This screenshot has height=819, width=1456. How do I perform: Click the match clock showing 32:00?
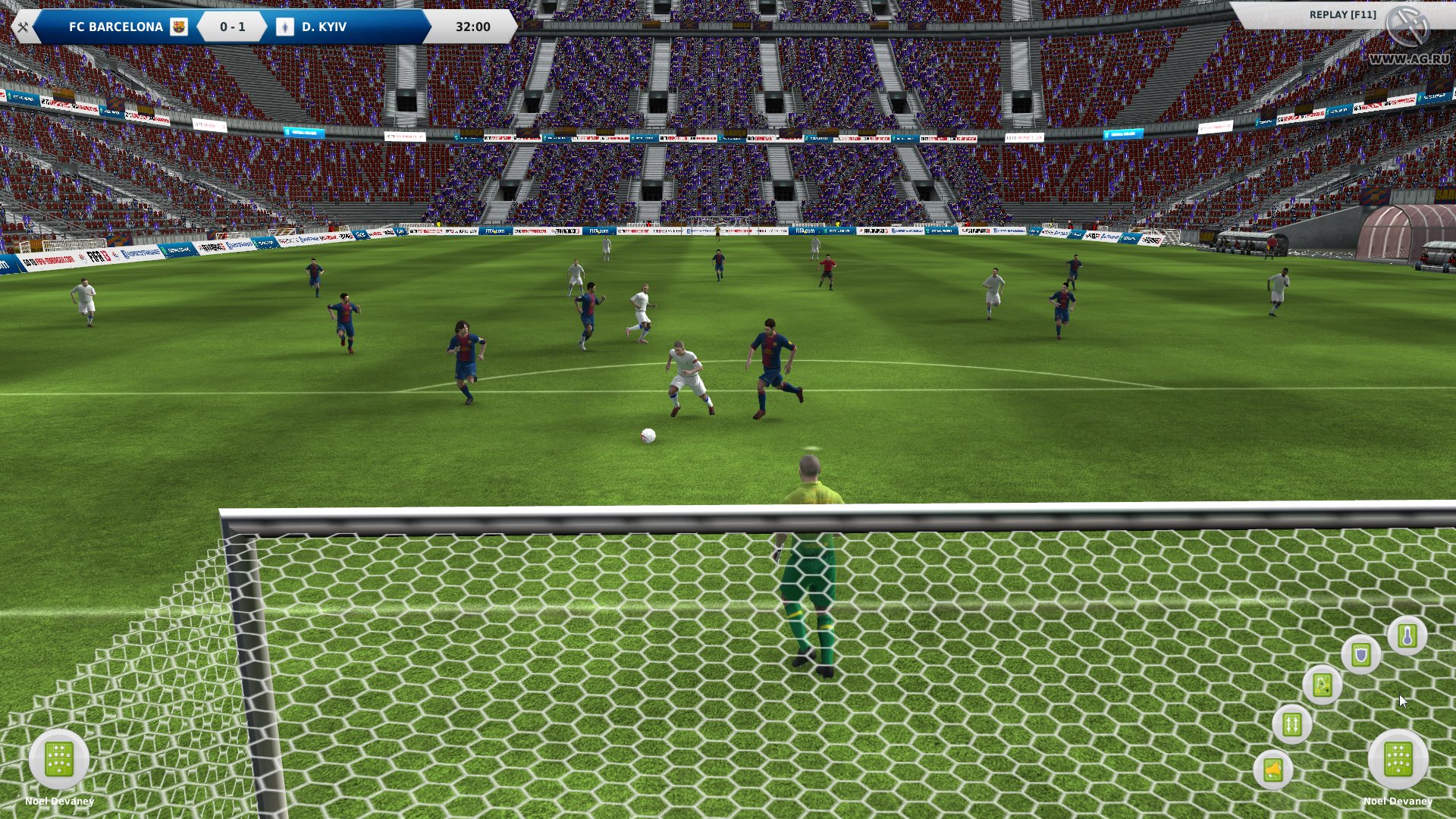point(471,27)
